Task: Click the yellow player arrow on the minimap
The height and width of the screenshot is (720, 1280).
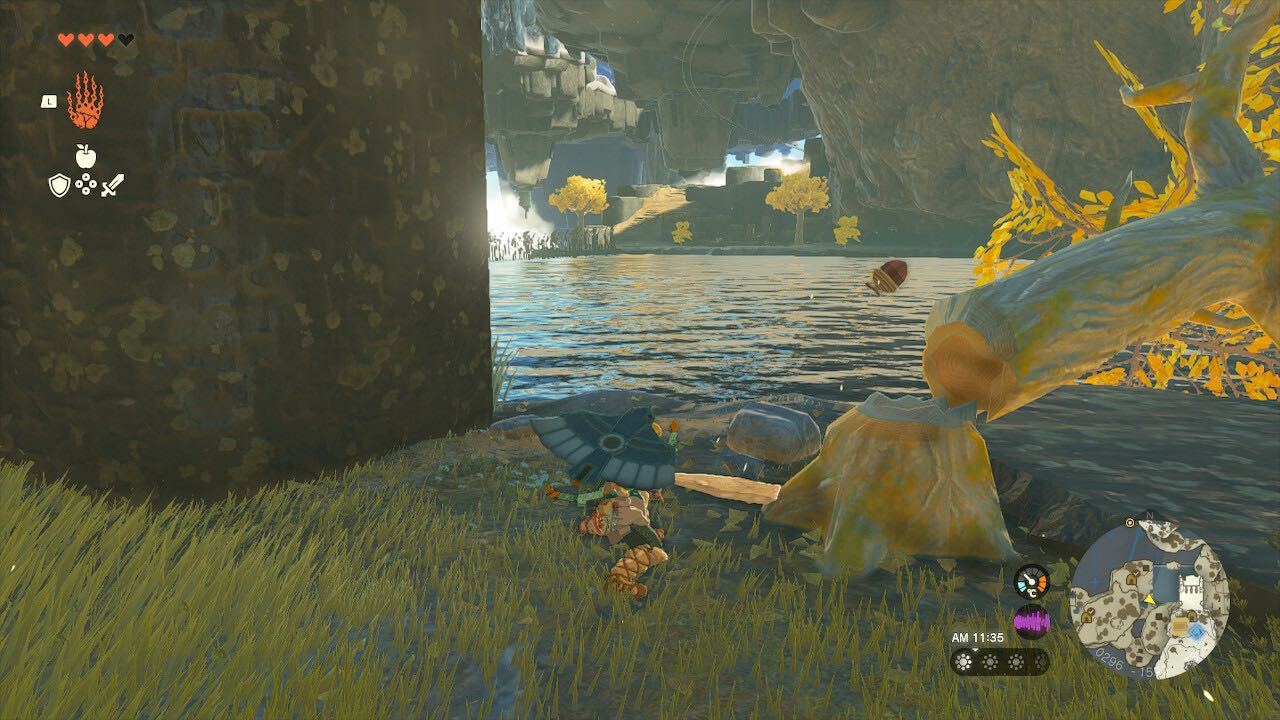Action: 1149,600
